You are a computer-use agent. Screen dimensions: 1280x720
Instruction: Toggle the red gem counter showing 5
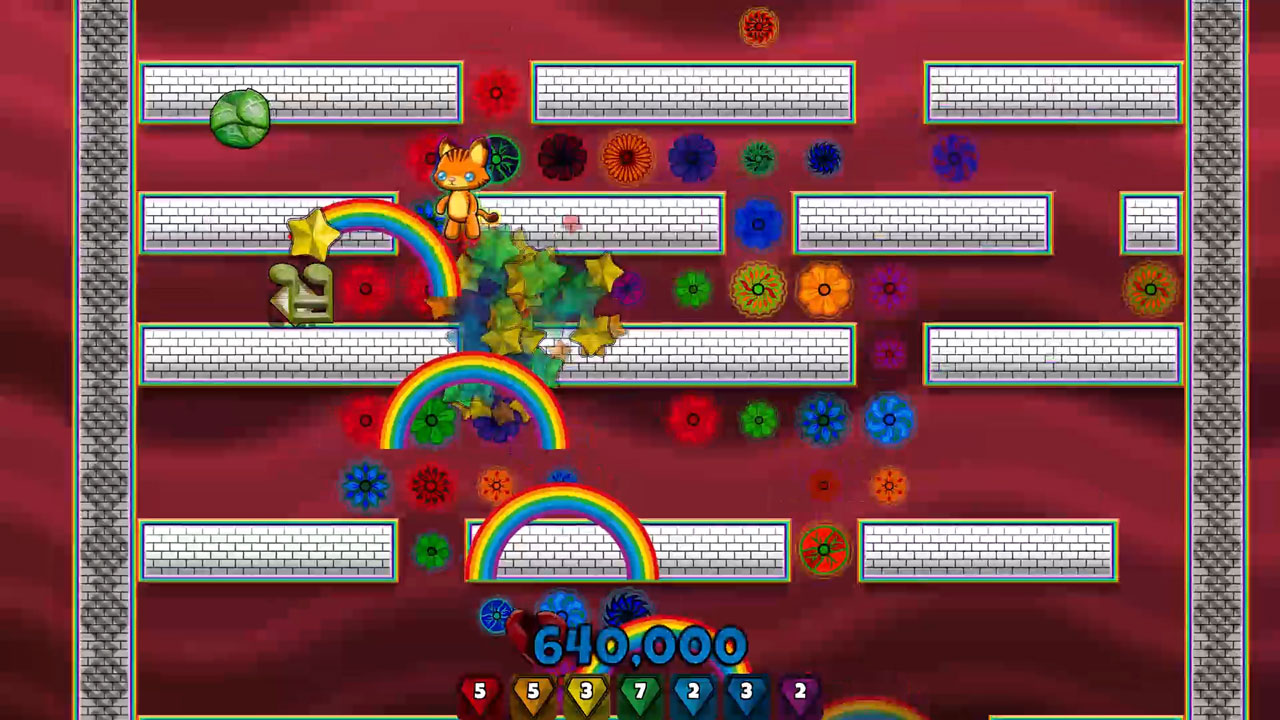pos(479,690)
